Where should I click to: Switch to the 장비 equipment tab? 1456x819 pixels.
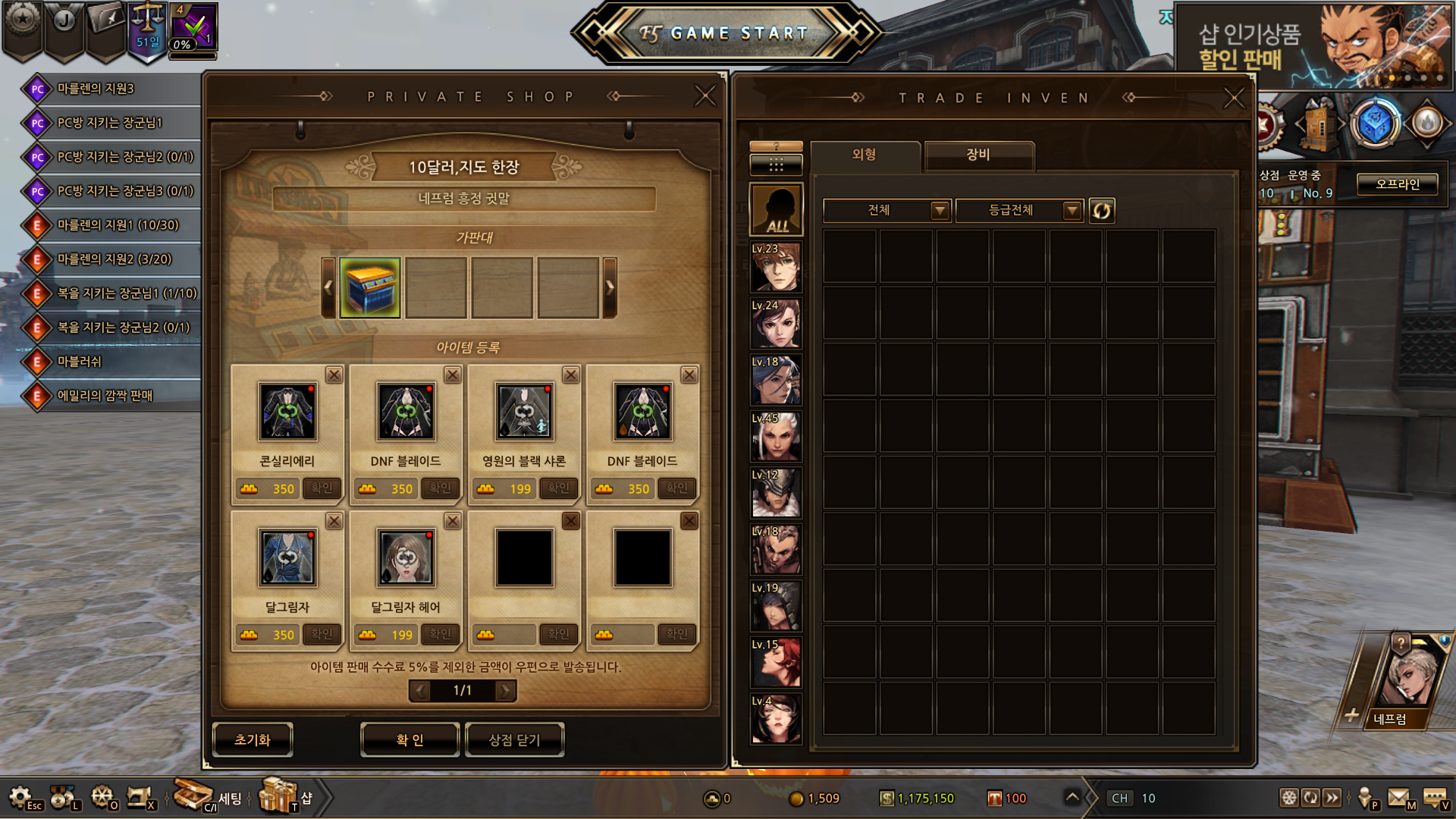(978, 155)
